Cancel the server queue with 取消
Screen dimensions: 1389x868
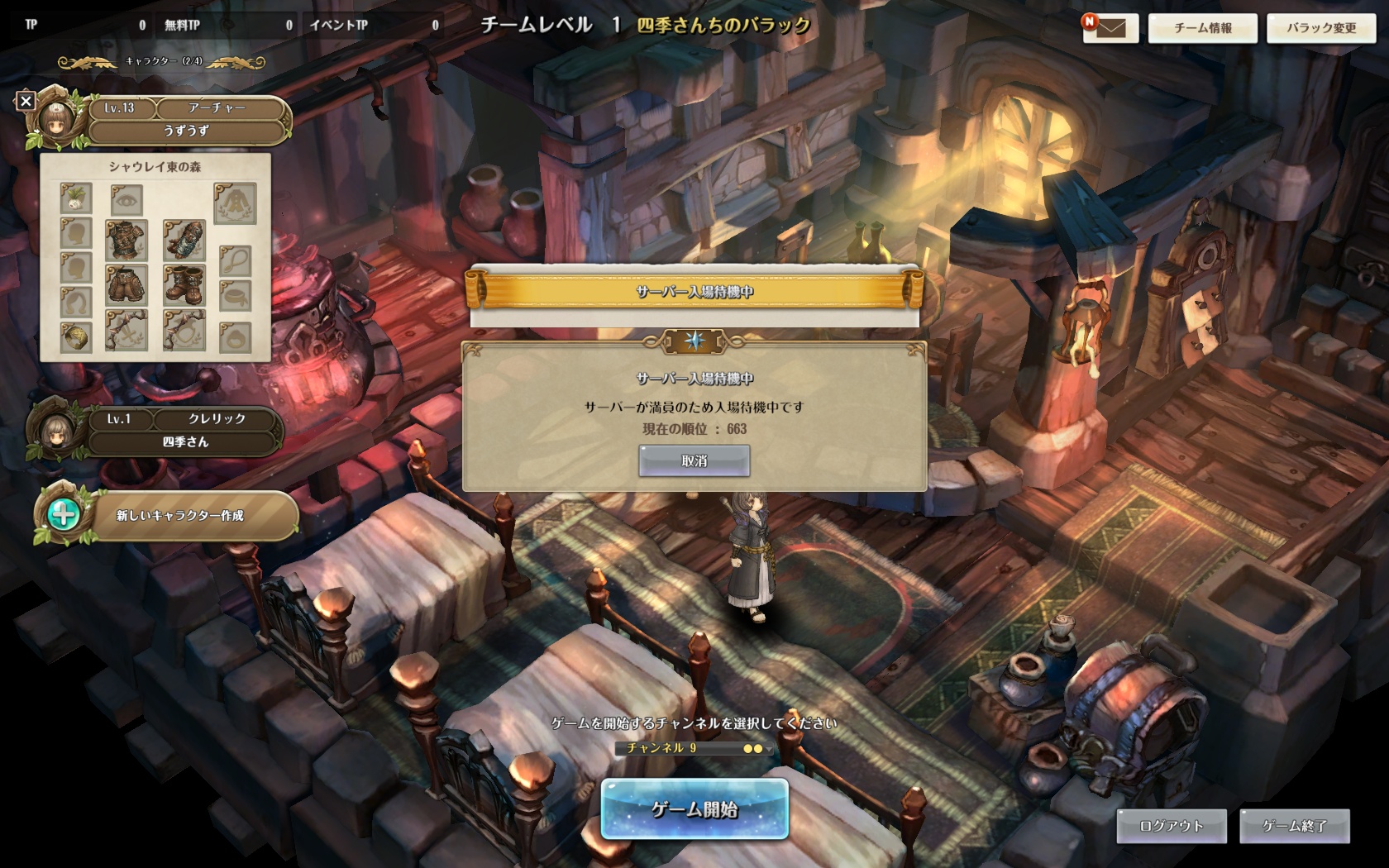694,460
